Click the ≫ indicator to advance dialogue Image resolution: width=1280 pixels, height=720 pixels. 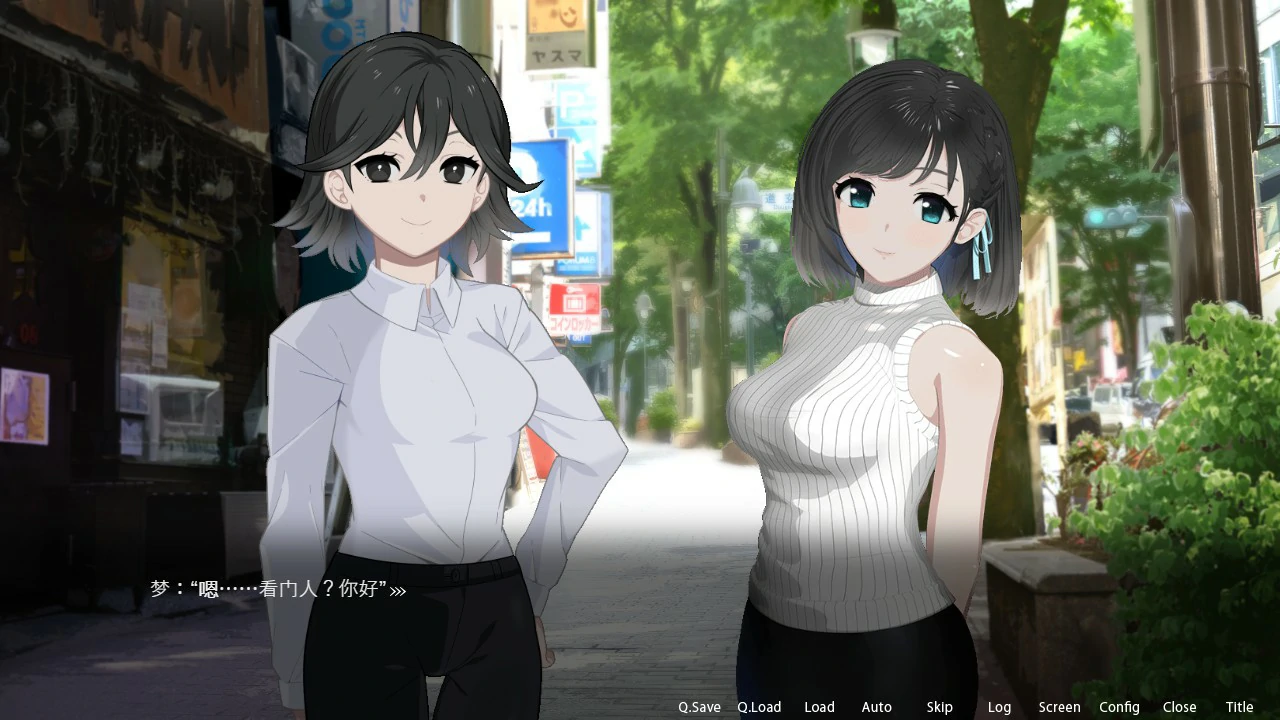398,590
